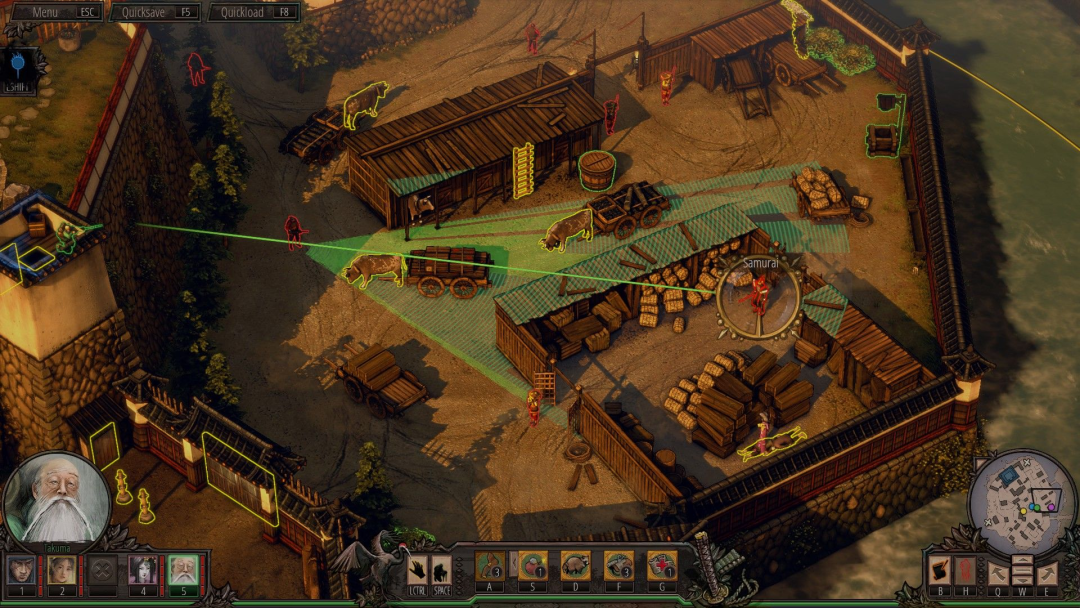Toggle shadow mode blue flame icon

[x=18, y=64]
